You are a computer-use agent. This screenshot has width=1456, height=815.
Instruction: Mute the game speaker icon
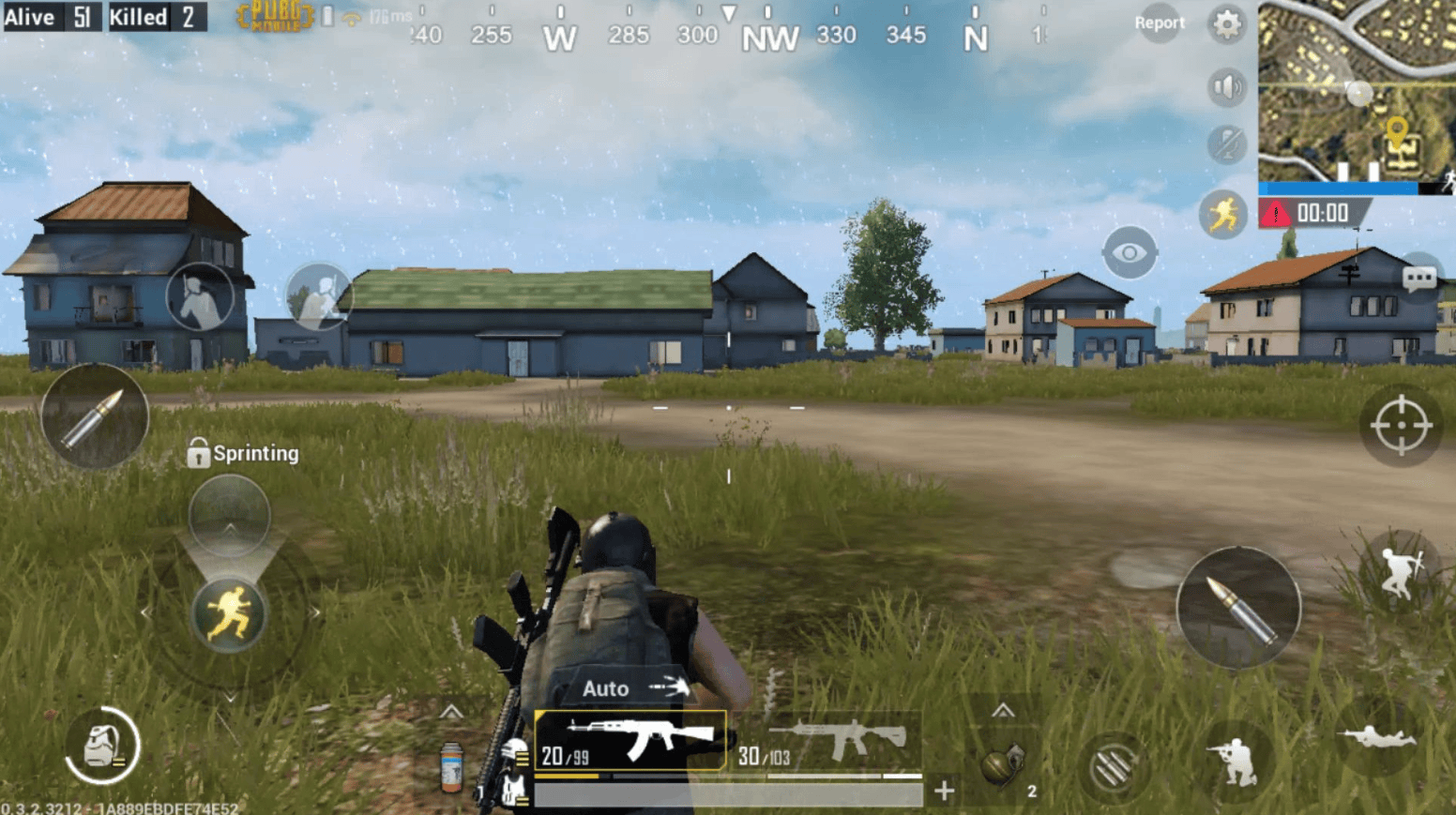click(x=1226, y=88)
